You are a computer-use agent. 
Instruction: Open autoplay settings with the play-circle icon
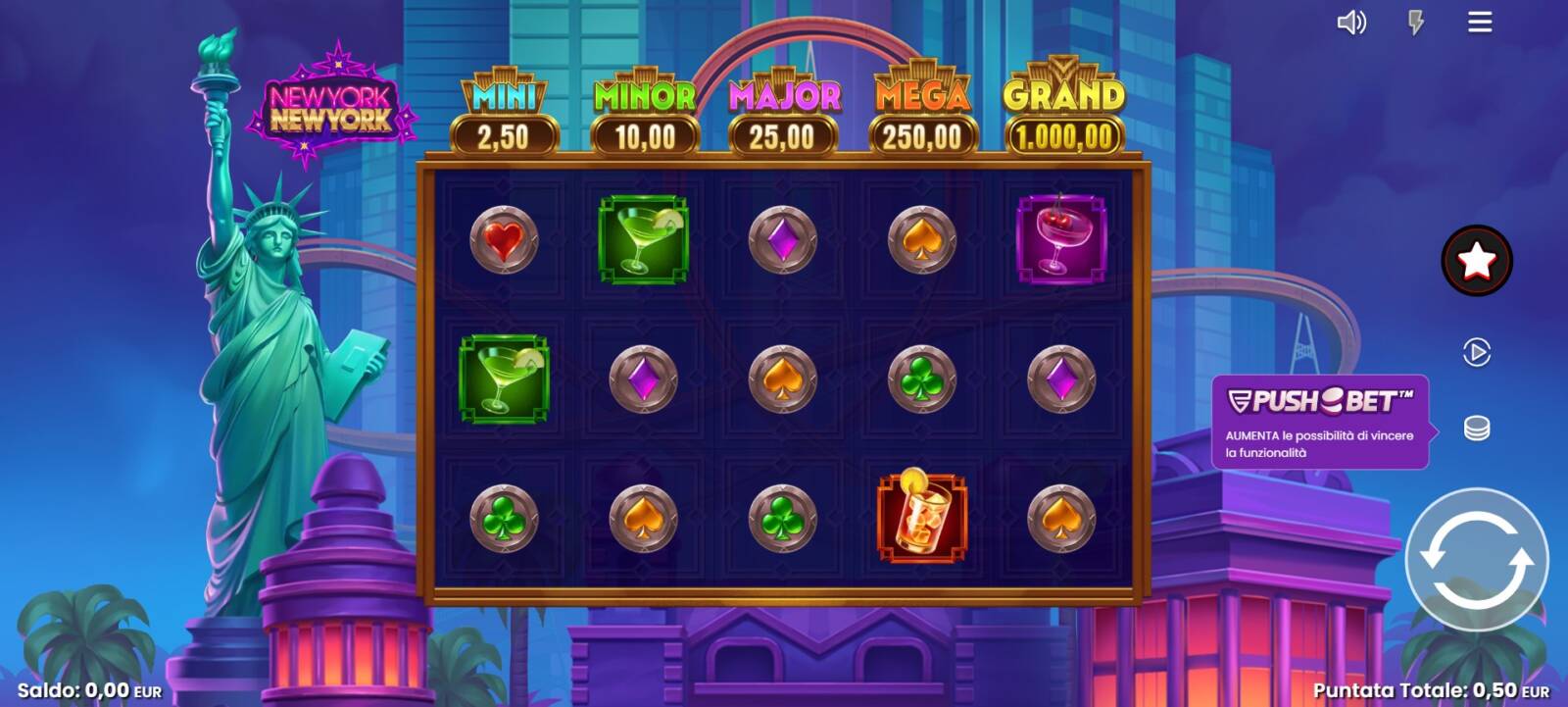(1476, 352)
